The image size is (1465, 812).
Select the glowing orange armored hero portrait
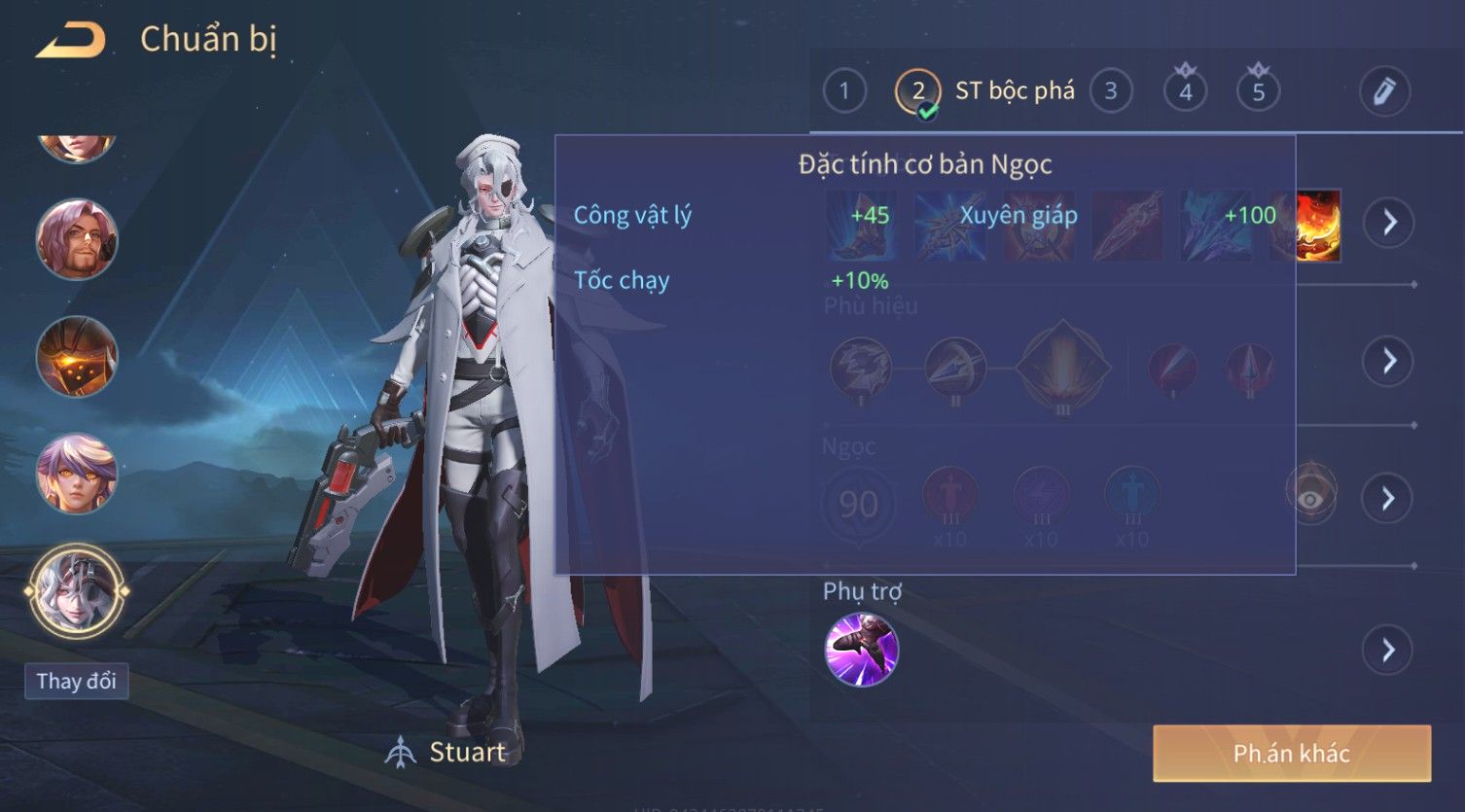[x=77, y=357]
